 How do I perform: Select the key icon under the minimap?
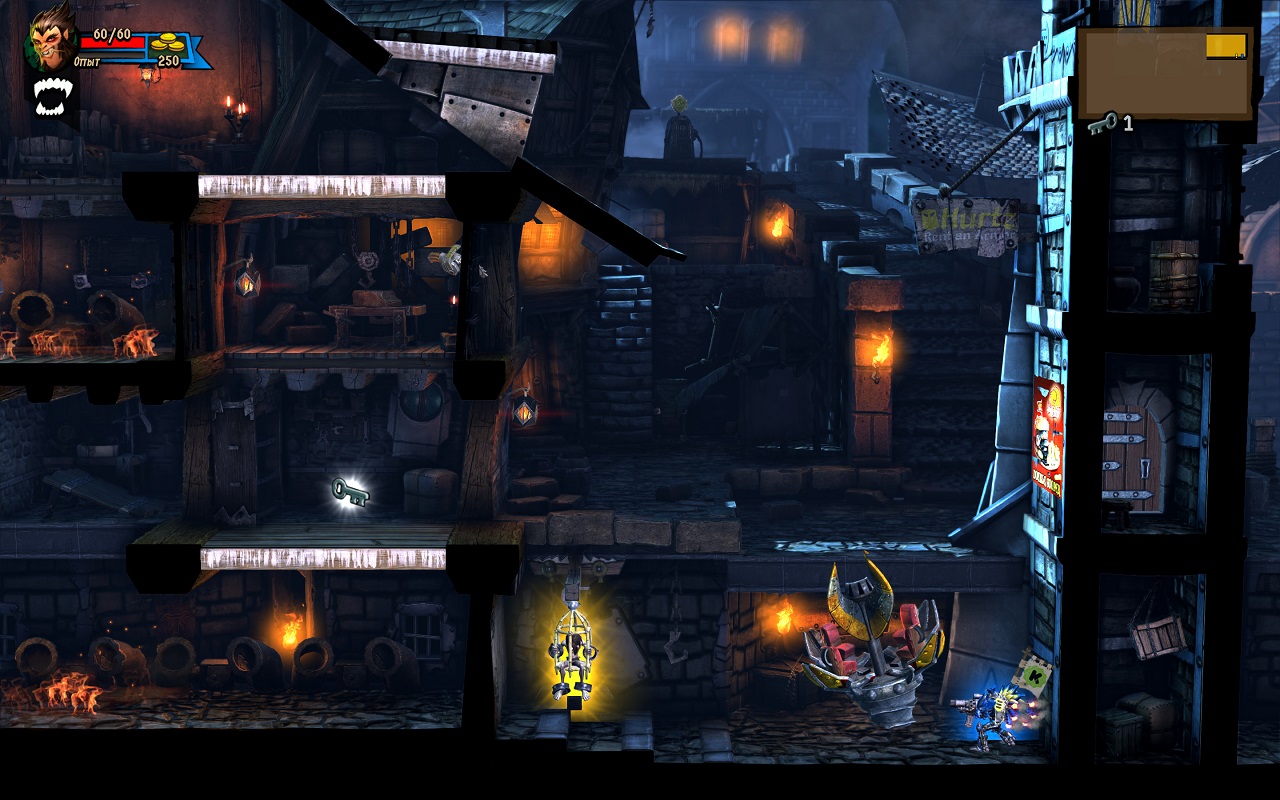(x=1102, y=122)
